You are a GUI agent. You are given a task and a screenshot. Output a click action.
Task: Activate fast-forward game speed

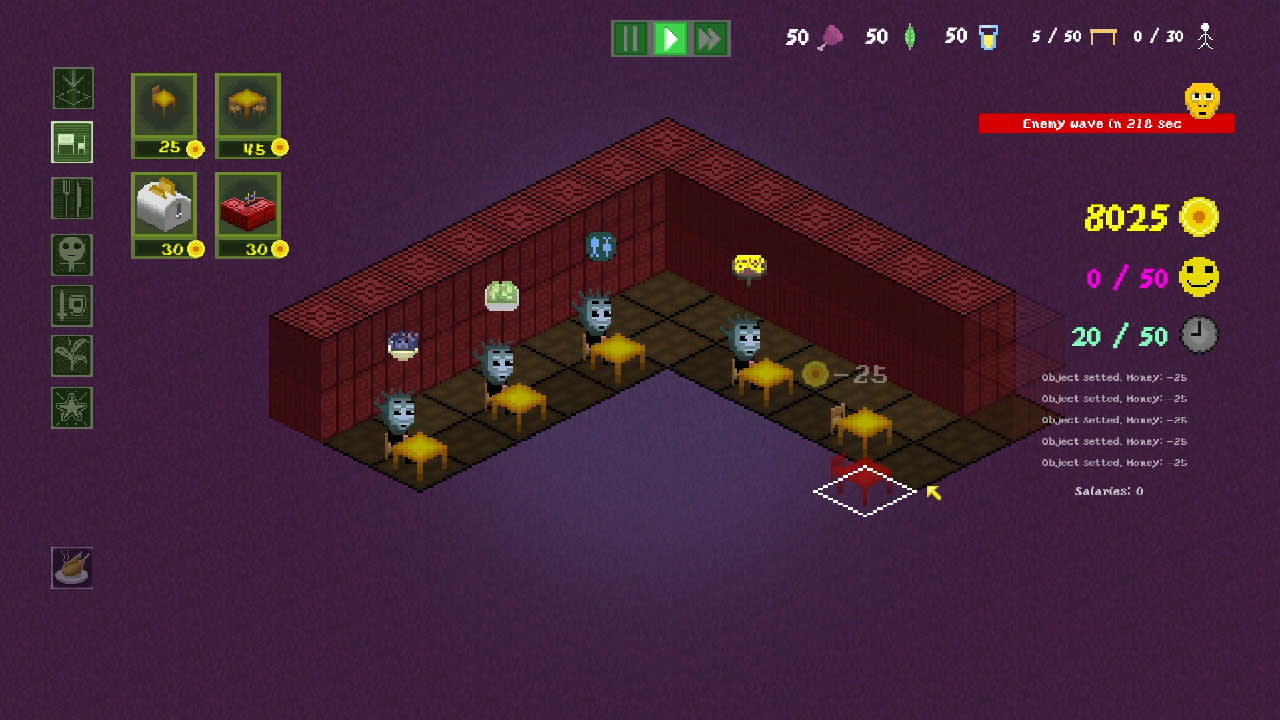709,38
